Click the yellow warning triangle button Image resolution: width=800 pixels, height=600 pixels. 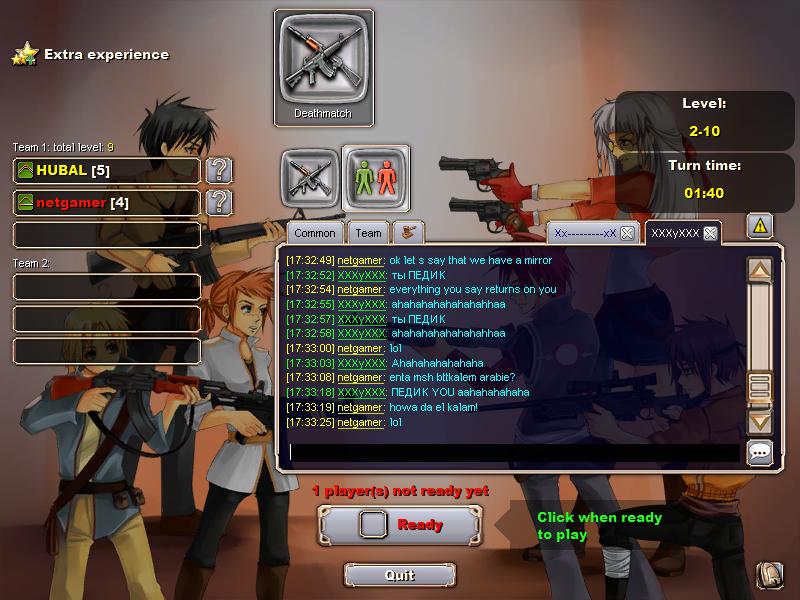tap(759, 227)
